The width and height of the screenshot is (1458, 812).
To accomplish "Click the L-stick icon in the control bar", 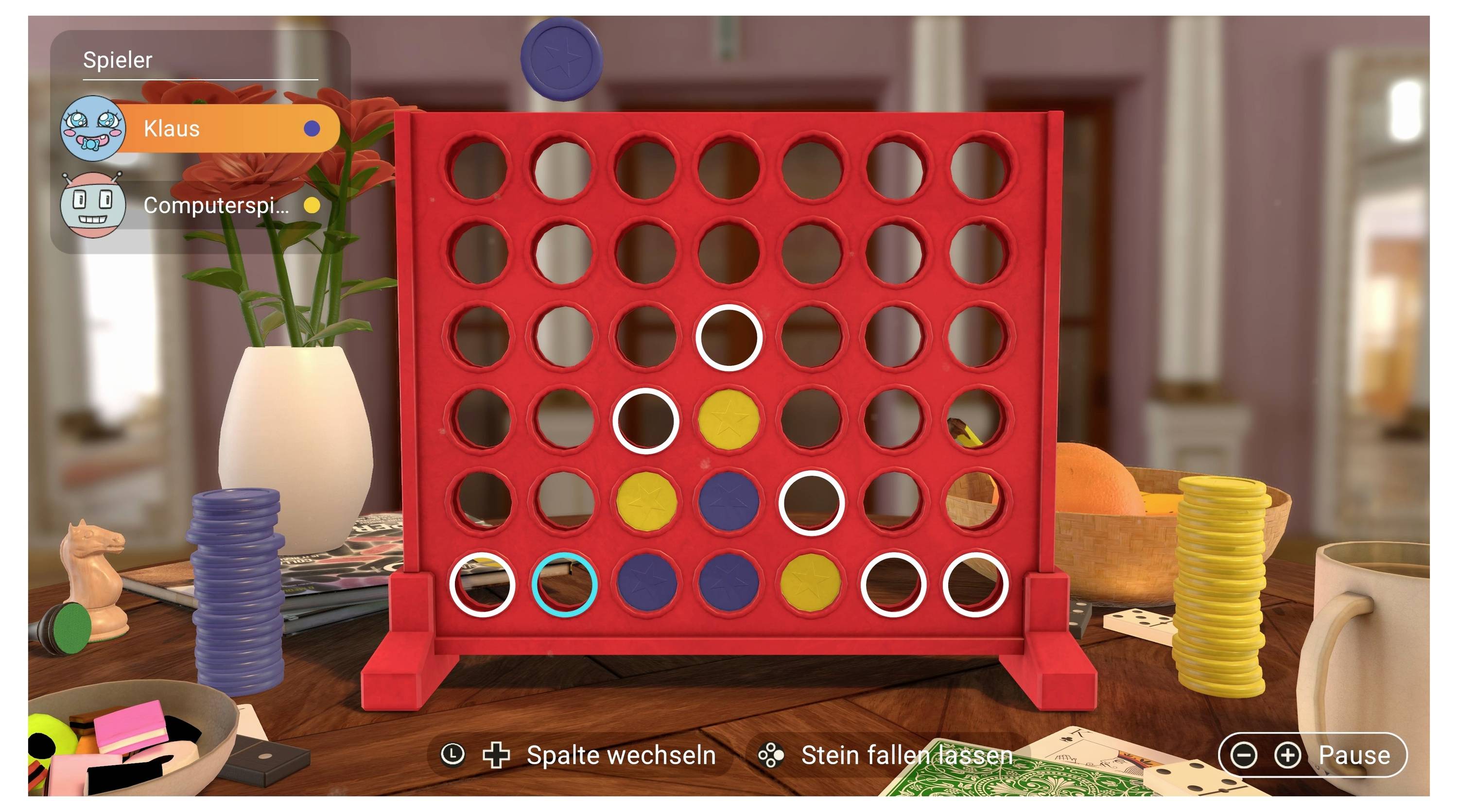I will (x=453, y=754).
